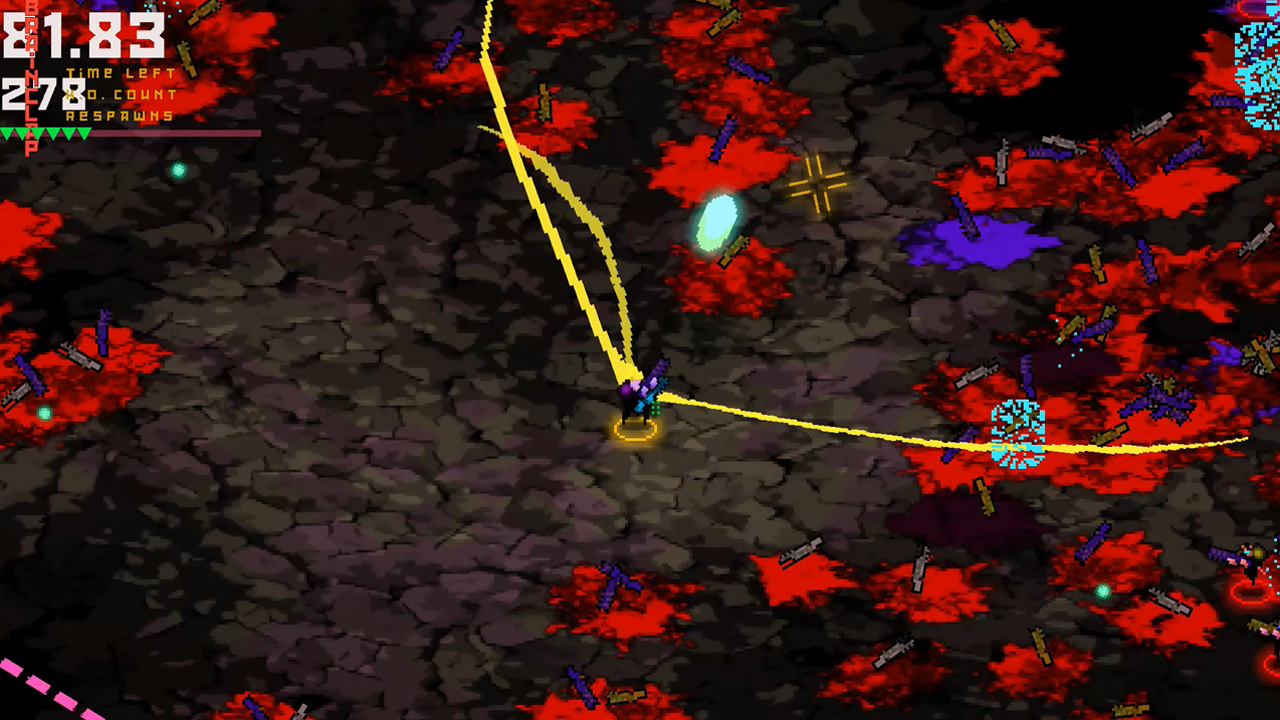Viewport: 1280px width, 720px height.
Task: Click the TIME LEFT label
Action: coord(120,72)
